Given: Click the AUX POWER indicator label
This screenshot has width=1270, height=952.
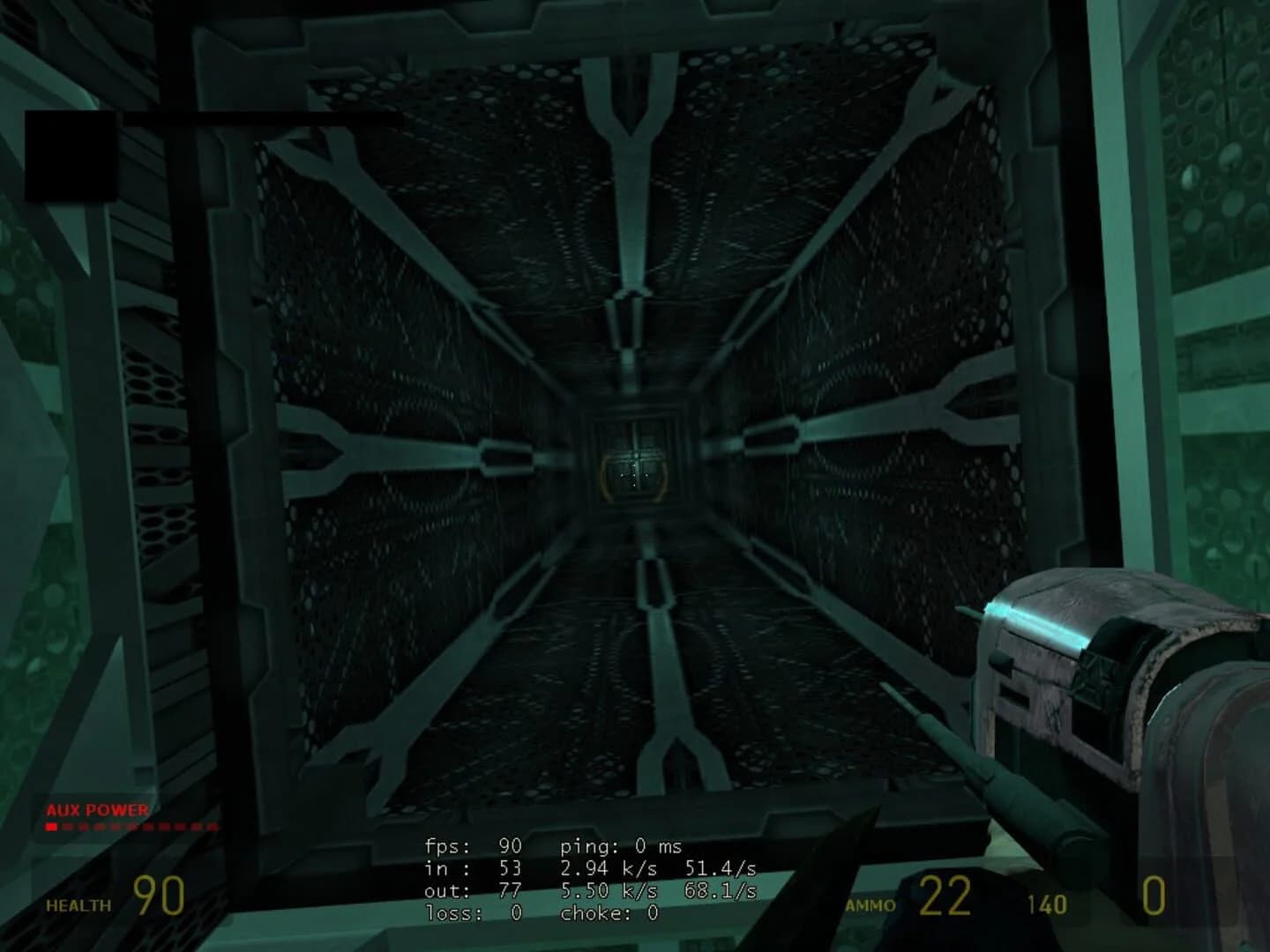Looking at the screenshot, I should (x=97, y=808).
